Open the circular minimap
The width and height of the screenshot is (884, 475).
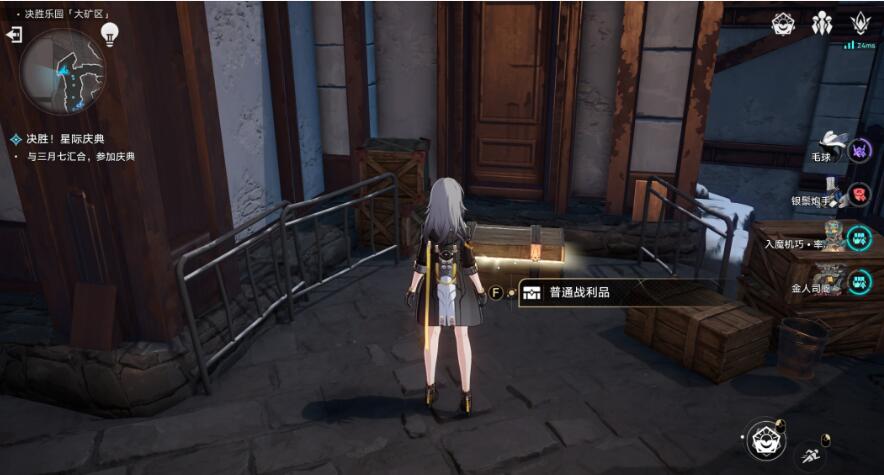coord(61,70)
